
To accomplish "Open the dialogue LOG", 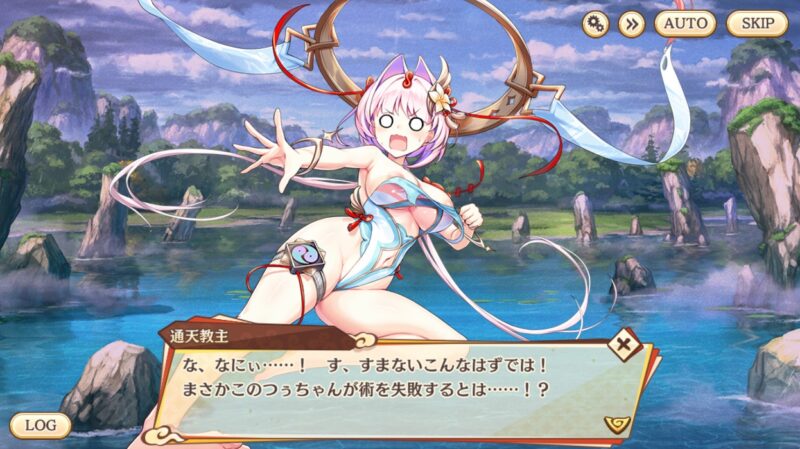I will (41, 425).
